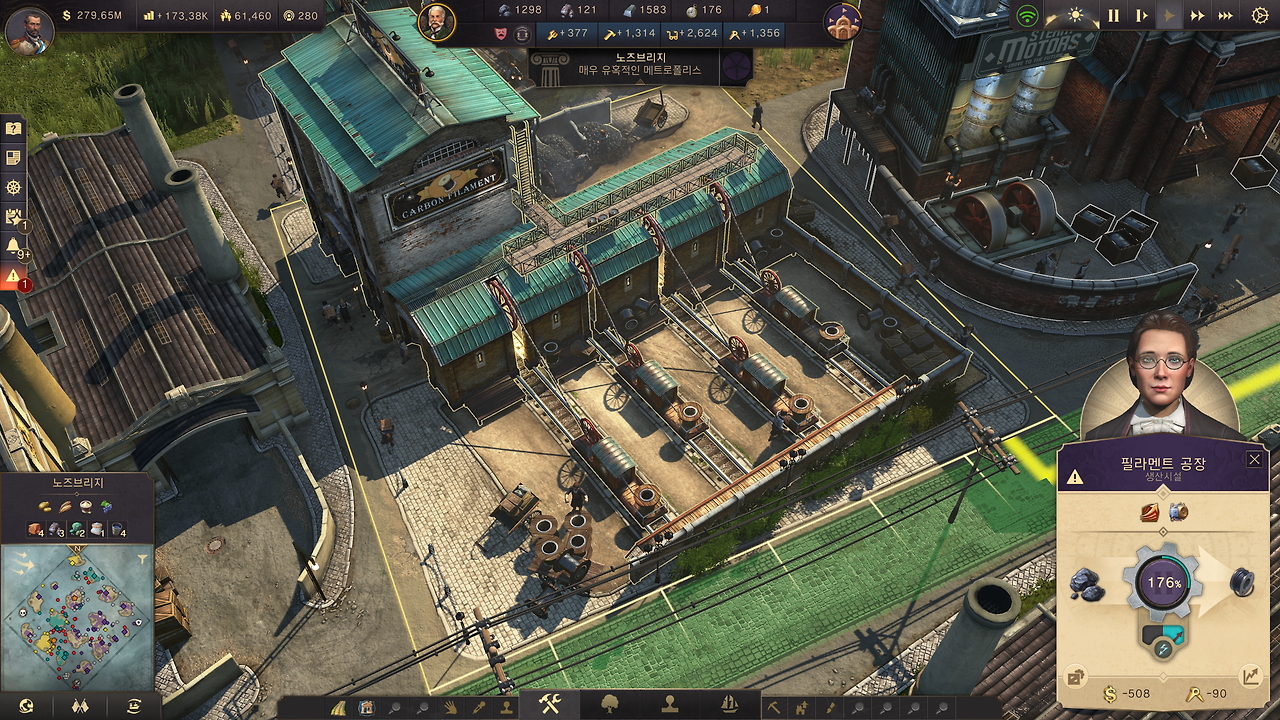This screenshot has height=720, width=1280.
Task: Open the ship category tab
Action: click(x=729, y=704)
